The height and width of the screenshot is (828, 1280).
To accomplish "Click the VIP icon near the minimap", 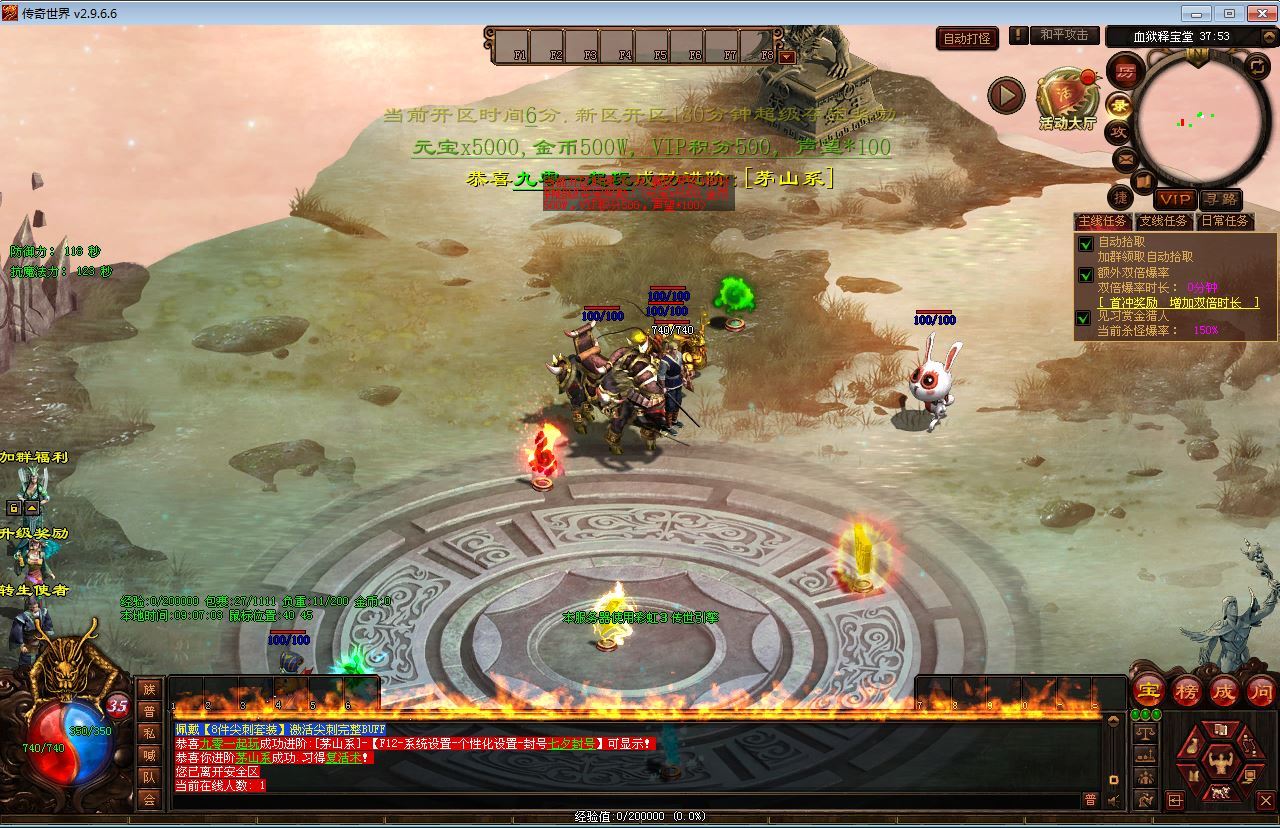I will (x=1174, y=198).
